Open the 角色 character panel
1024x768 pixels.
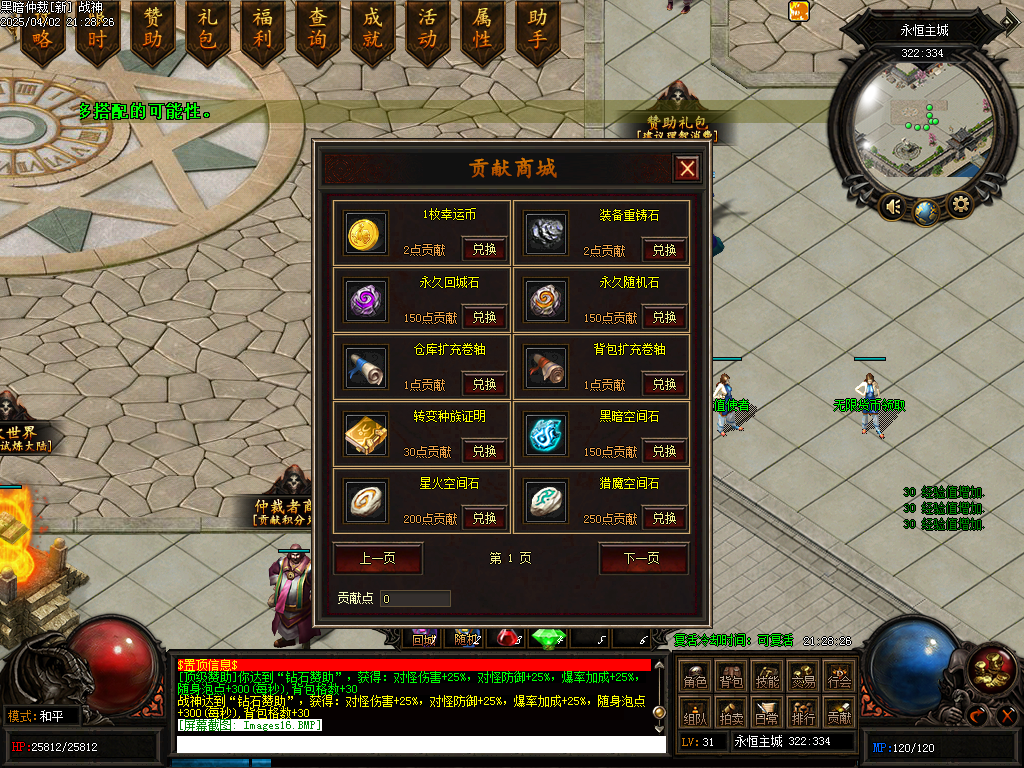[x=695, y=679]
